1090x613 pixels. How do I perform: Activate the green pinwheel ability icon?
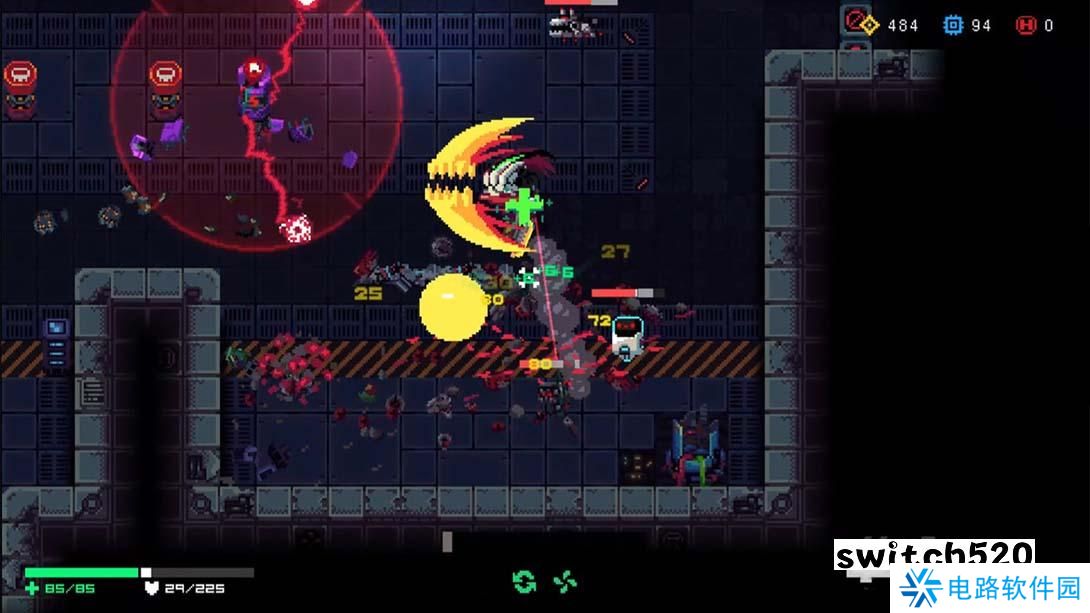[x=565, y=581]
